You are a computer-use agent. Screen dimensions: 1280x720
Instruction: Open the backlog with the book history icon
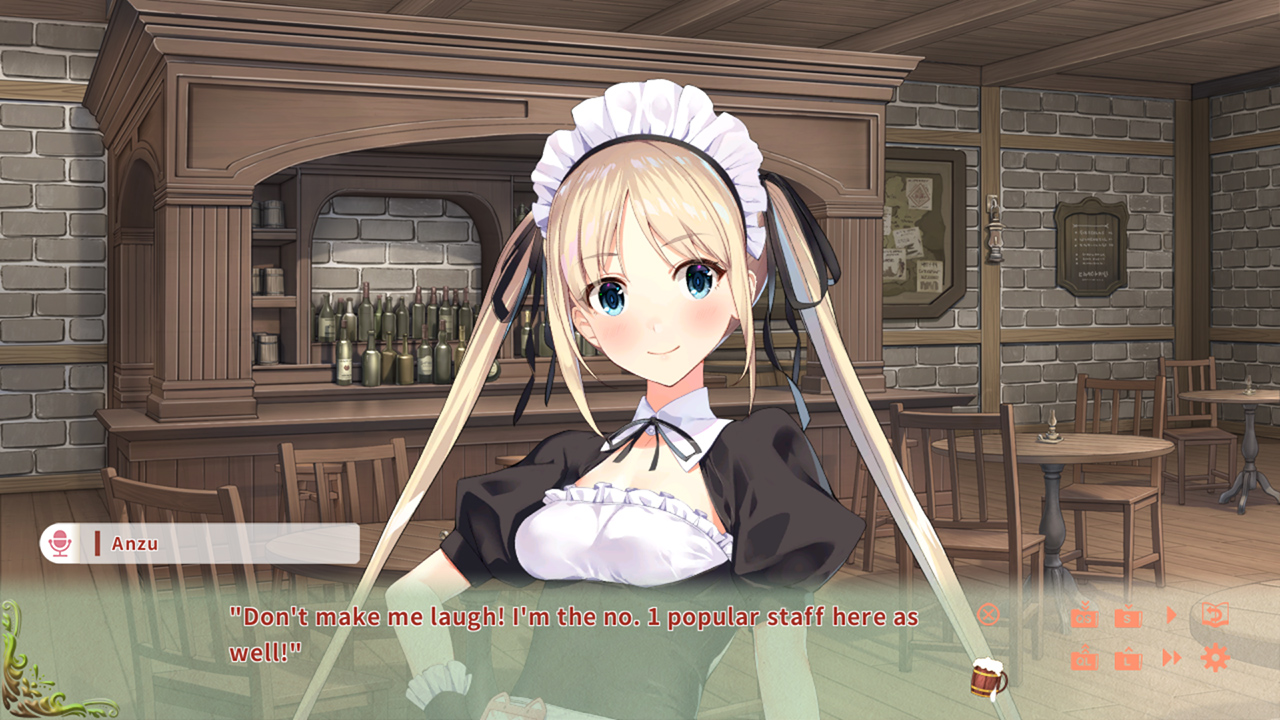point(1215,614)
